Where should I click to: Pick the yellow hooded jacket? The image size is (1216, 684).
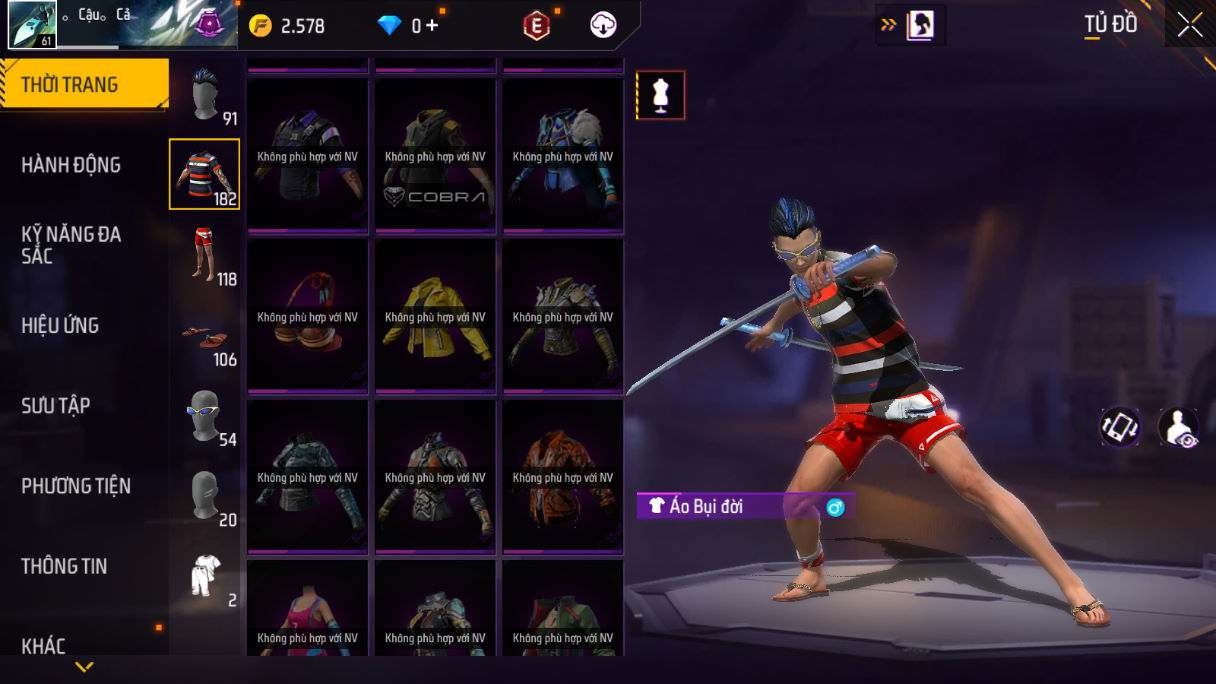435,316
